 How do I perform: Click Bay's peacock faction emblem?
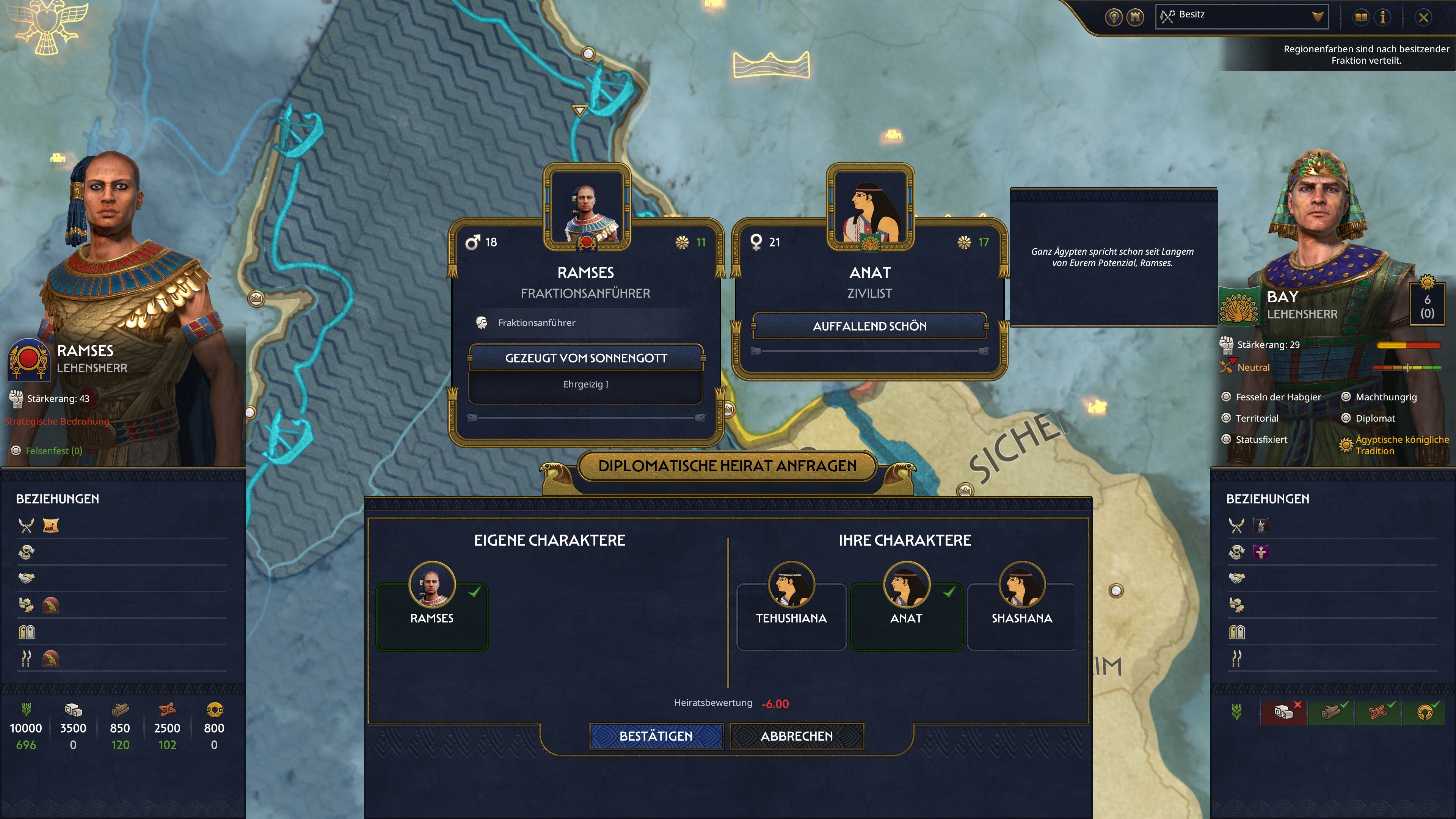click(1238, 306)
